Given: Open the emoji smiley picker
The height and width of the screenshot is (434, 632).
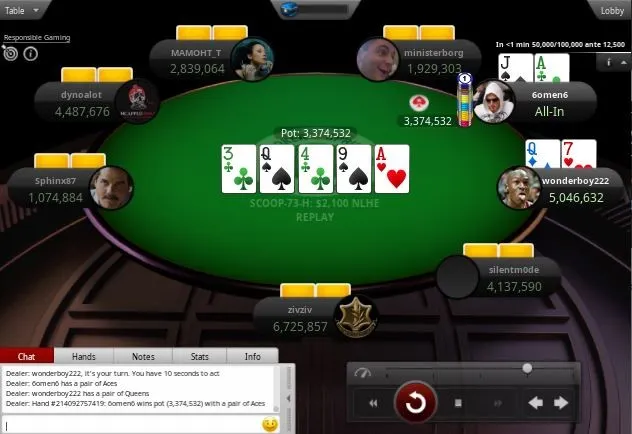Looking at the screenshot, I should (x=269, y=425).
